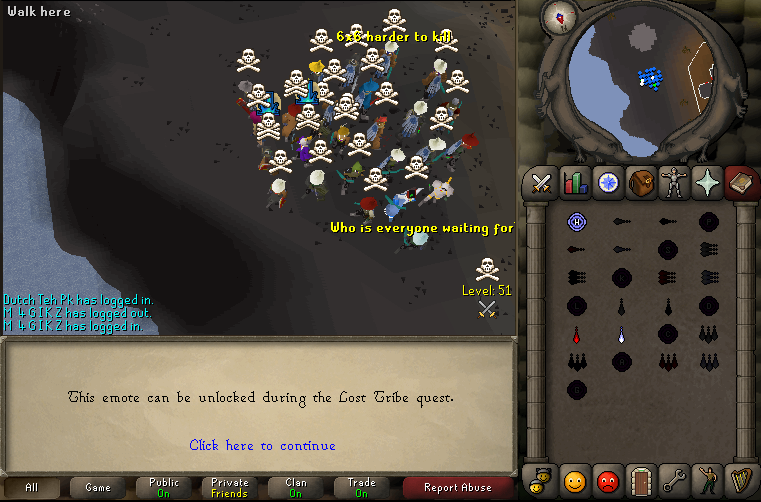Open the prayer star tab
Viewport: 761px width, 502px height.
click(x=708, y=183)
